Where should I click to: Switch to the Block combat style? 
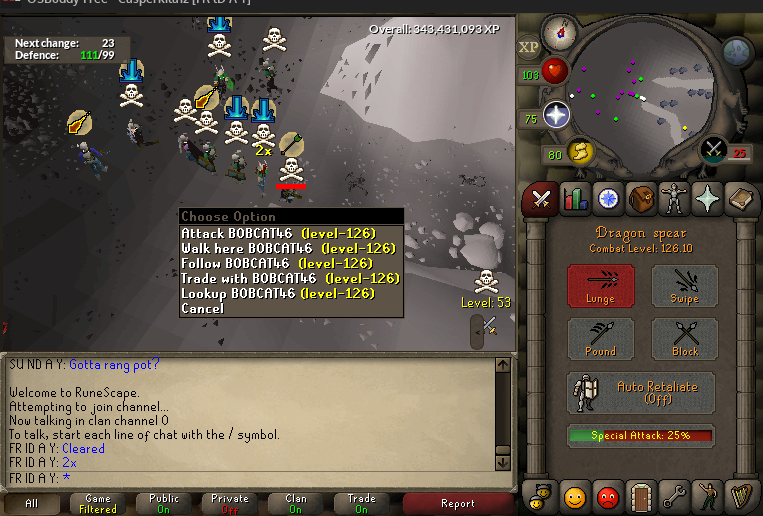click(685, 339)
